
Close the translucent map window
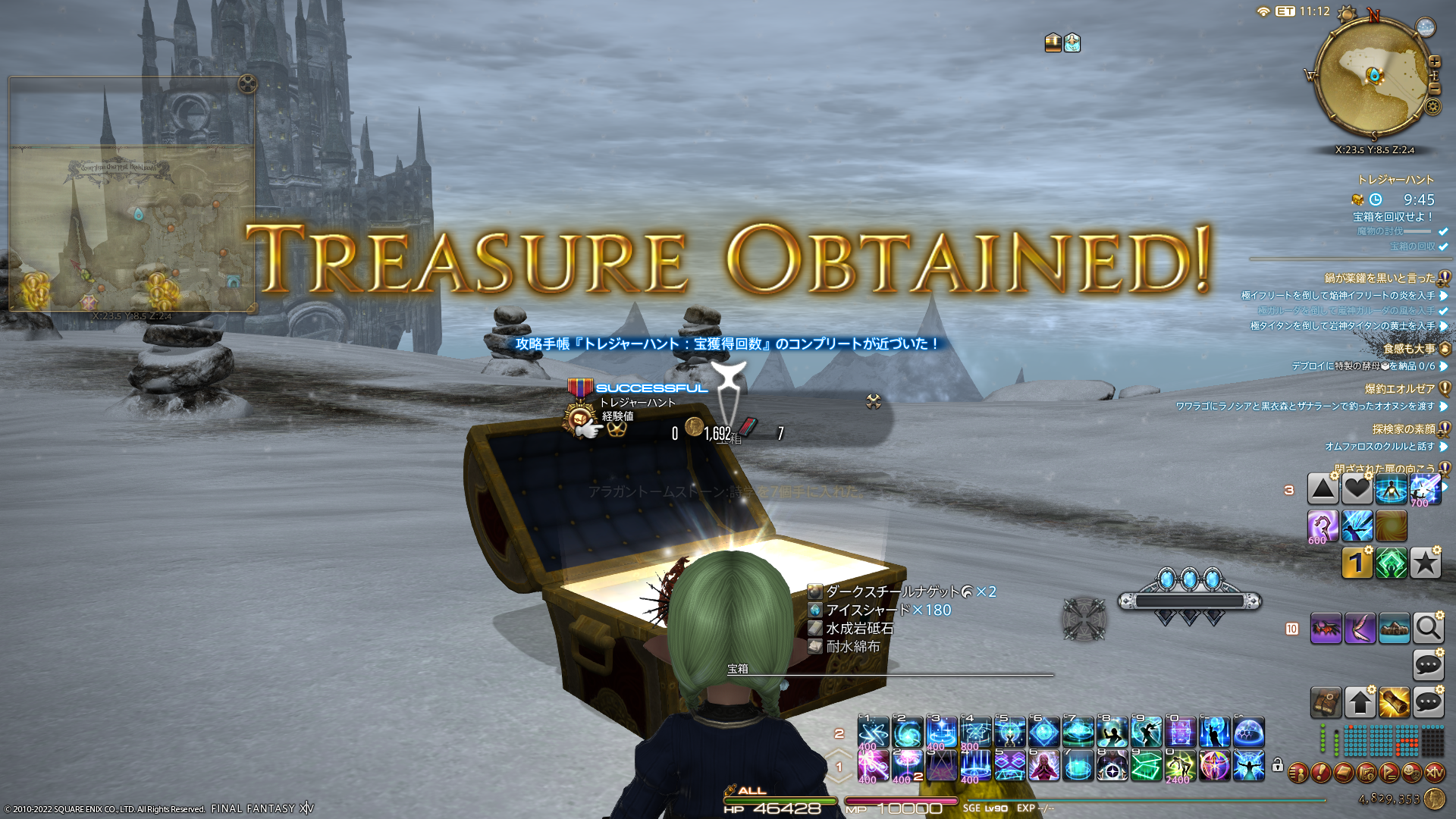[x=247, y=83]
